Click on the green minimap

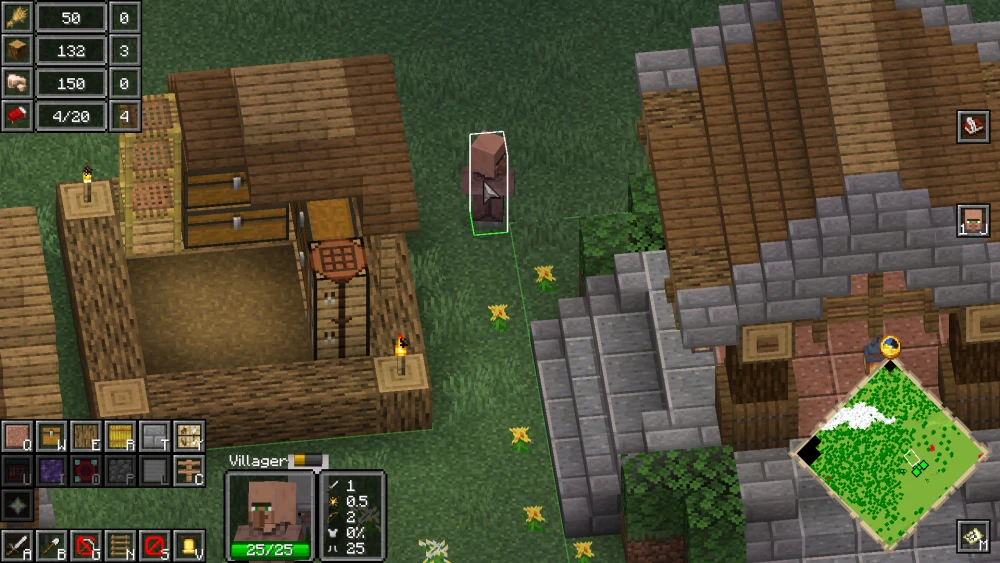click(x=894, y=455)
